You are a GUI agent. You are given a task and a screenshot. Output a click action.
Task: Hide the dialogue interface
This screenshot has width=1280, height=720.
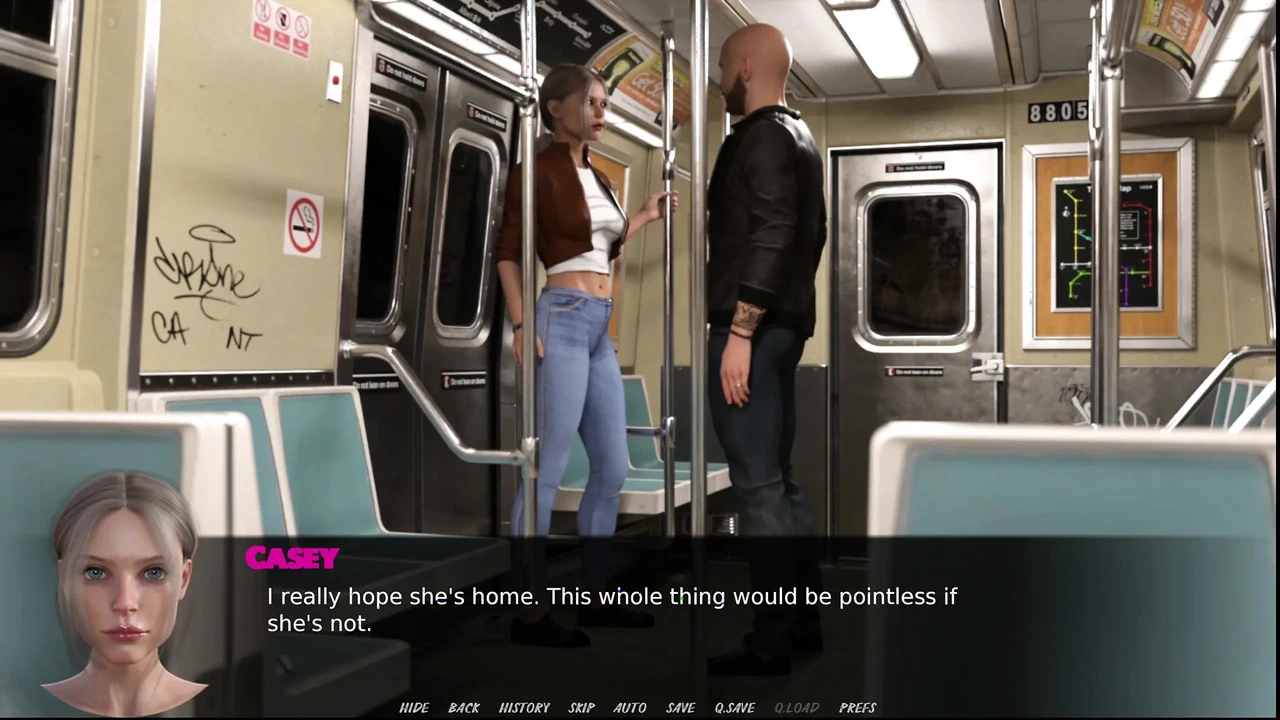tap(414, 708)
